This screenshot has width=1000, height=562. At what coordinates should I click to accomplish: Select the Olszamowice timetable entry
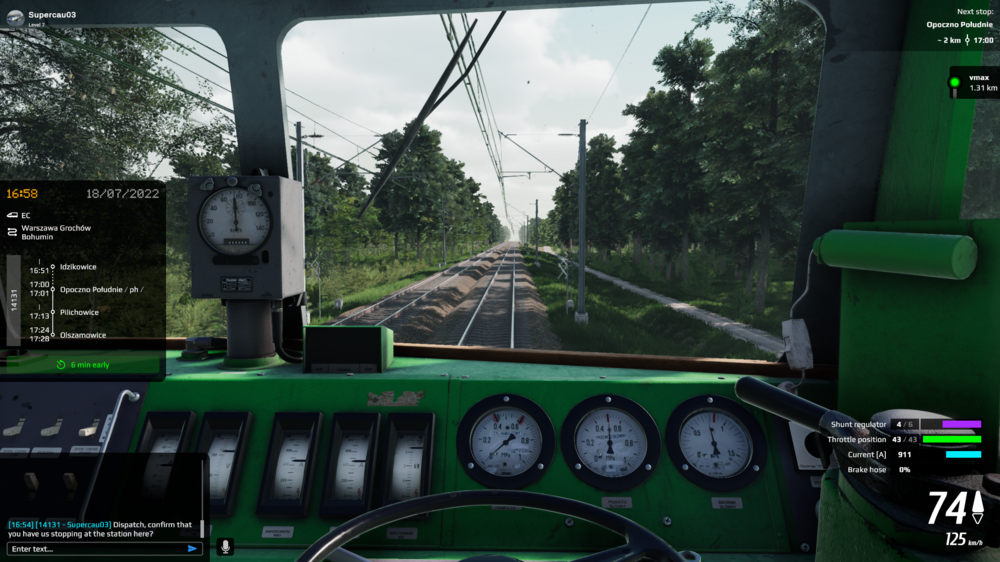click(83, 335)
